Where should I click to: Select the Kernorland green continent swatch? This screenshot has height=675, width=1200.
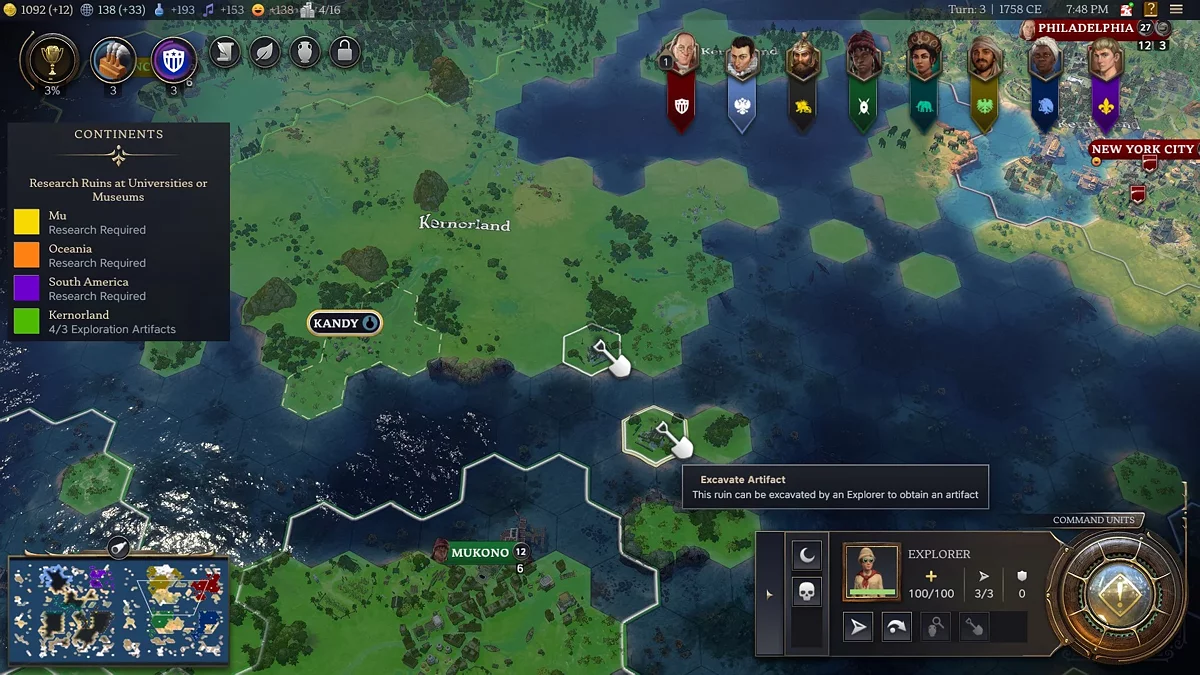pos(27,322)
